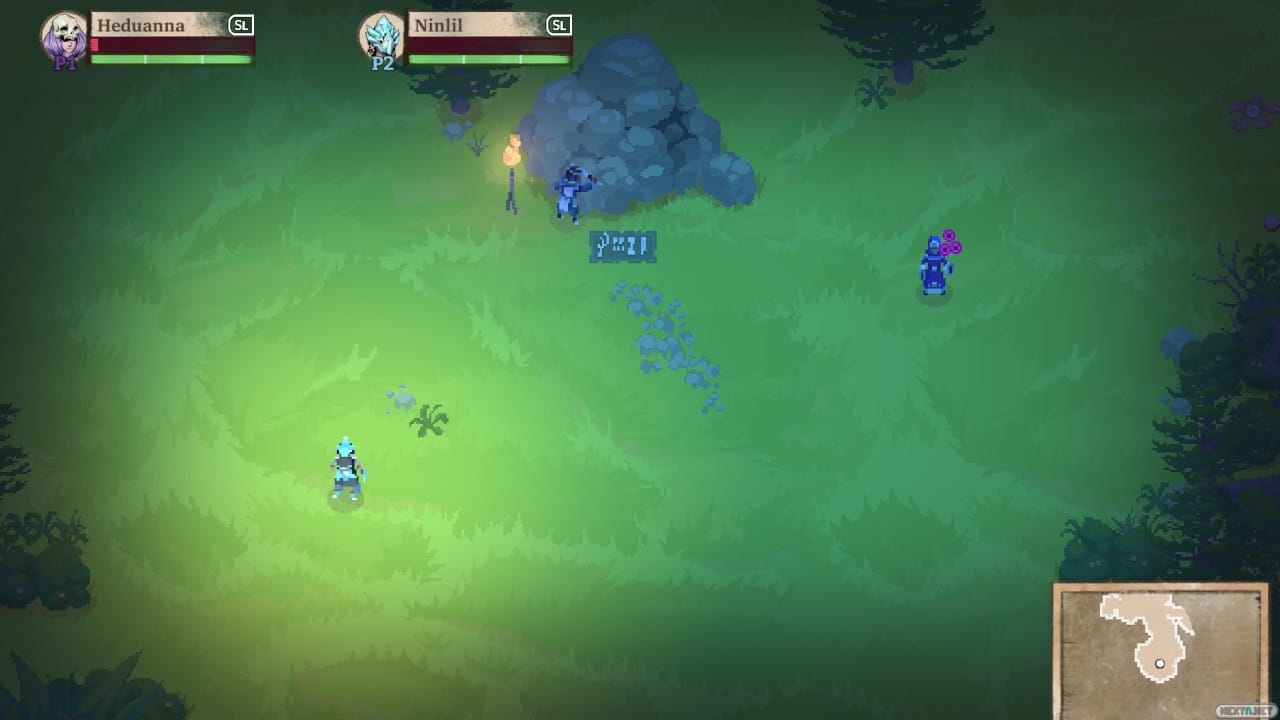
Task: Click the P2 player label badge
Action: 380,62
